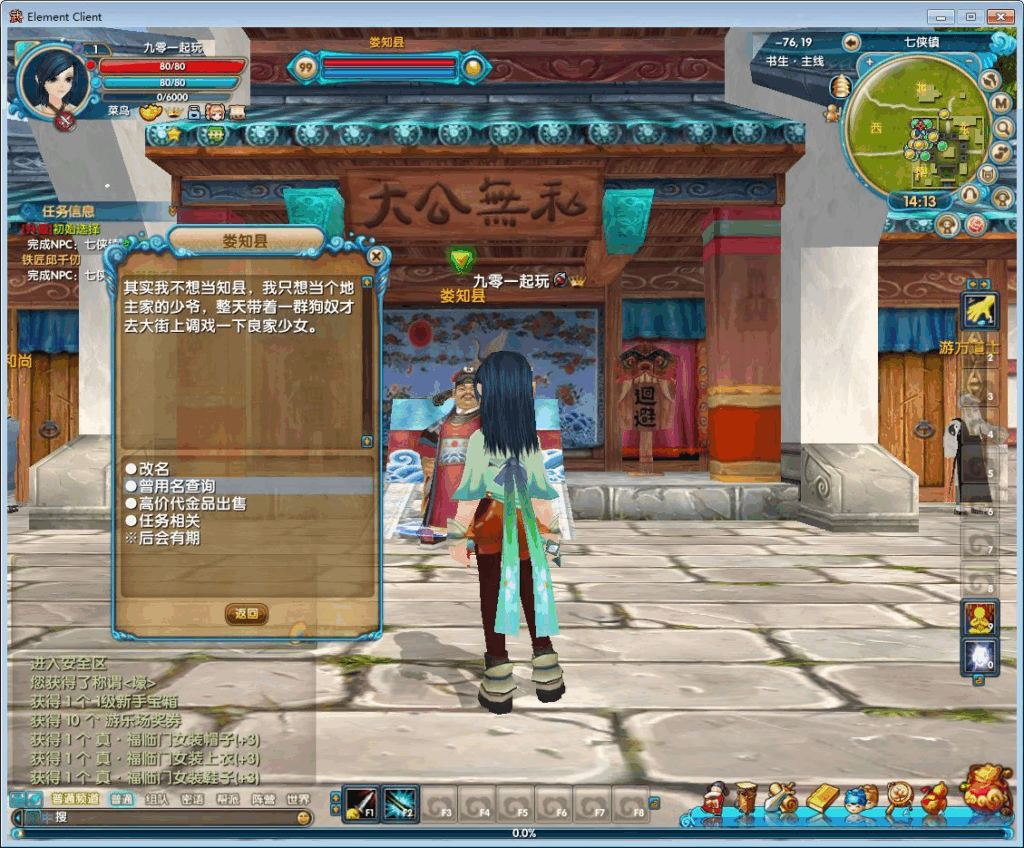Click the player portrait avatar
The width and height of the screenshot is (1024, 848).
coord(53,82)
